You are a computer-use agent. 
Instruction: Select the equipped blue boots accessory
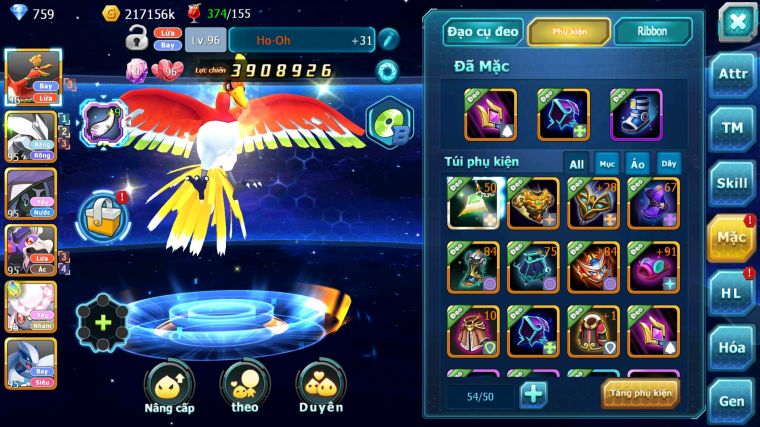(636, 114)
